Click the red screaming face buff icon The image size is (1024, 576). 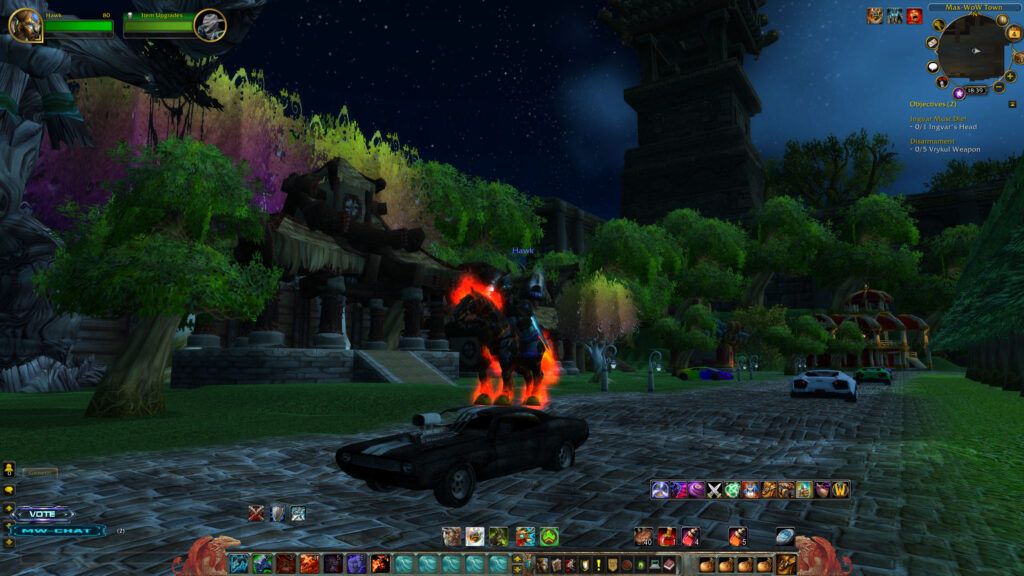[x=914, y=15]
